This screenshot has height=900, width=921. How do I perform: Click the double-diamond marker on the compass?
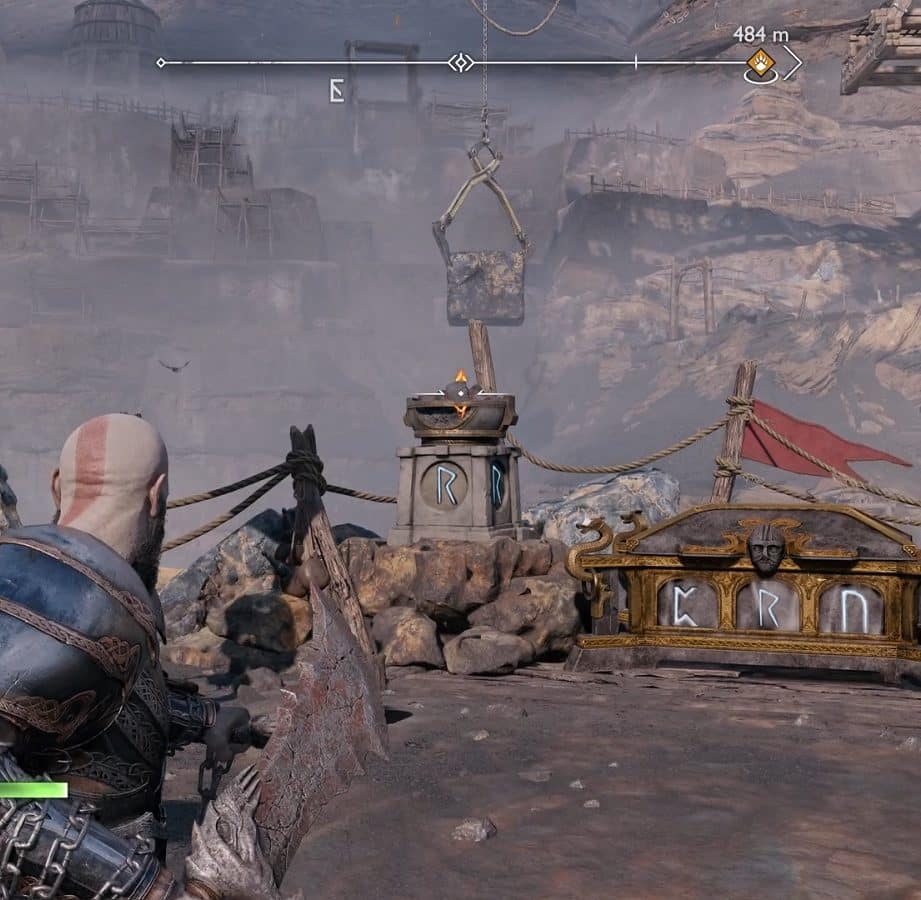coord(460,63)
